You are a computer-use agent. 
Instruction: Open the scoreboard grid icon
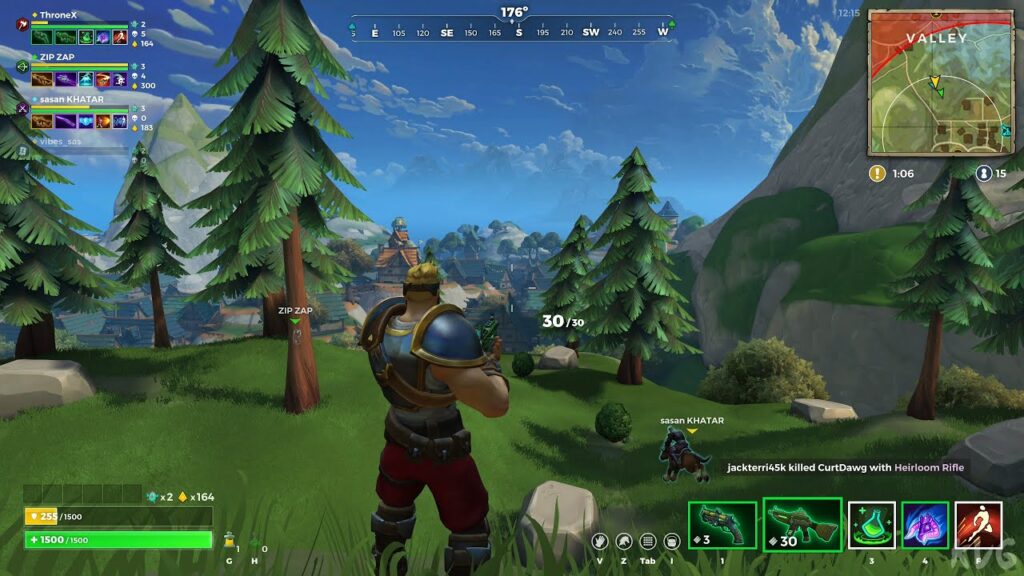(648, 541)
